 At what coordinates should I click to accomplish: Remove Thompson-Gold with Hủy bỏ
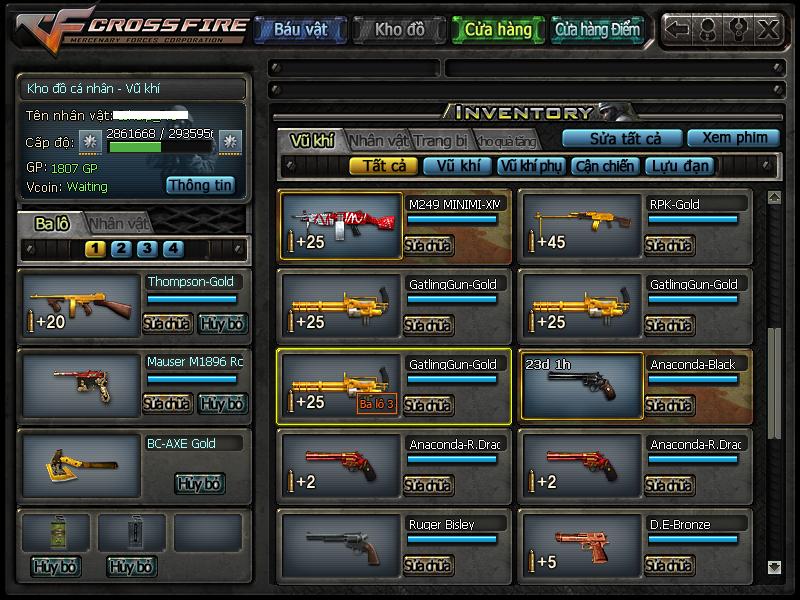click(221, 323)
